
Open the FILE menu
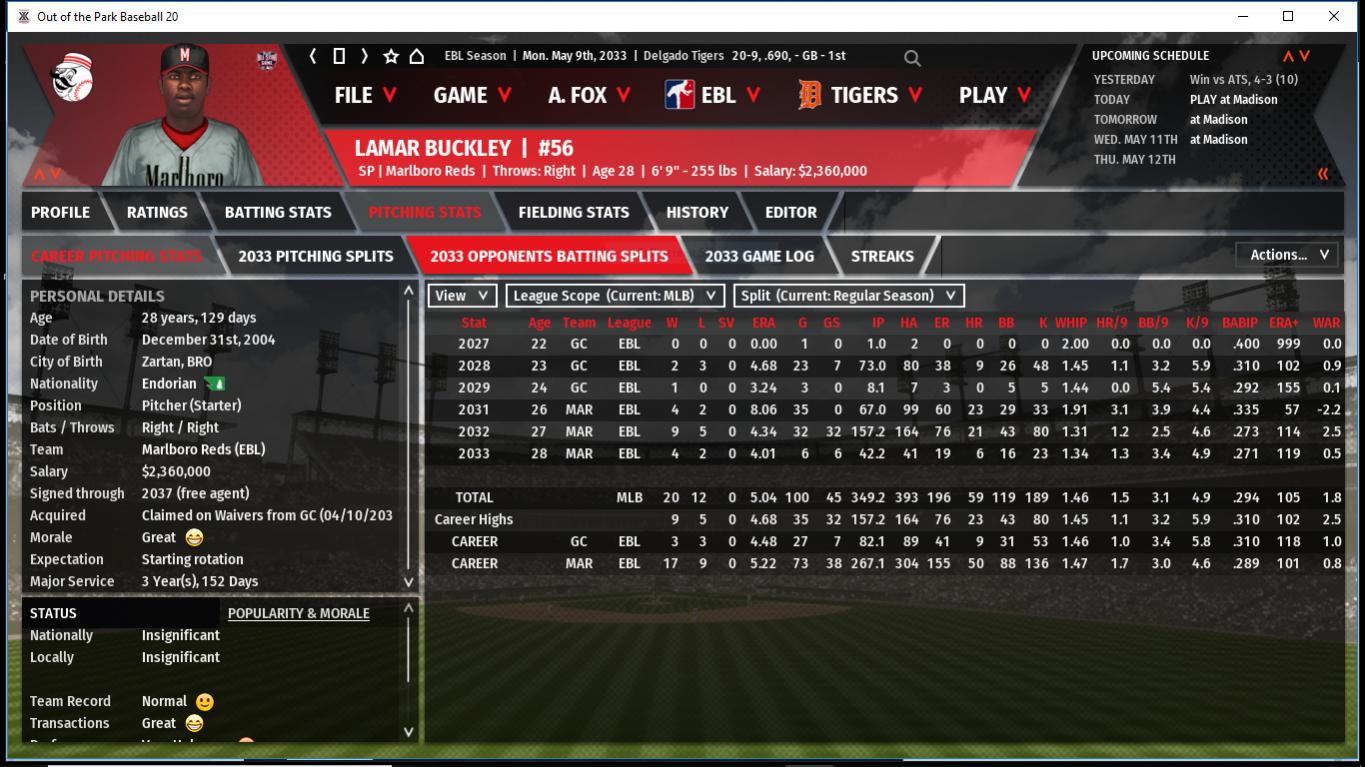(x=365, y=95)
